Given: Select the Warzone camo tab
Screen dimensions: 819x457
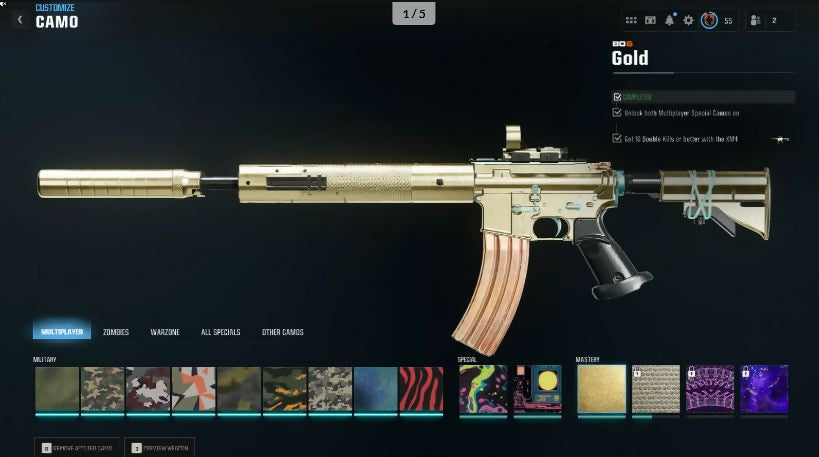Looking at the screenshot, I should coord(165,331).
